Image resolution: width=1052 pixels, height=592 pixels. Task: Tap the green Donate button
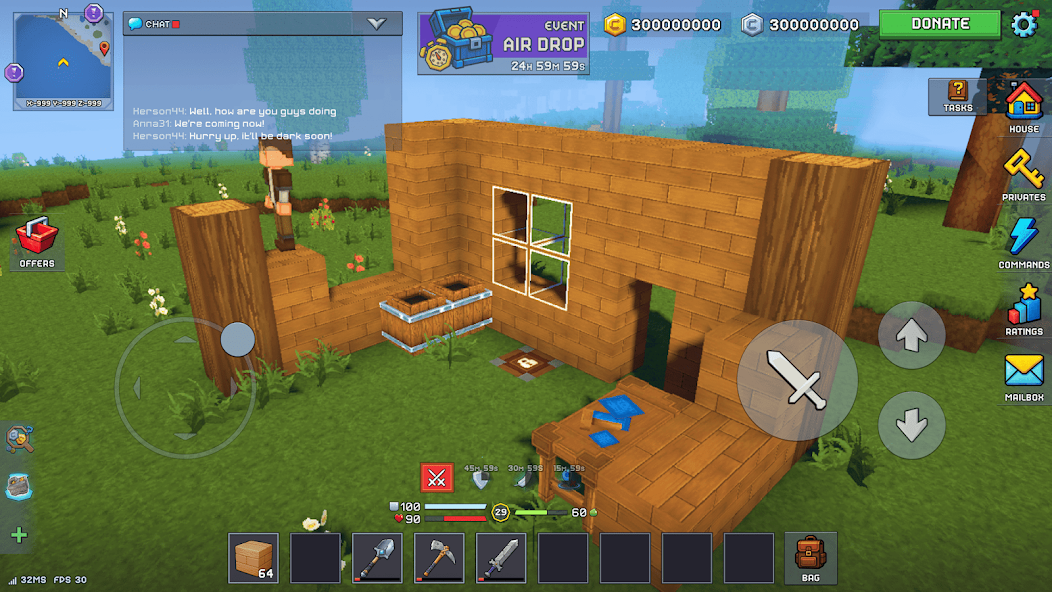[x=939, y=24]
